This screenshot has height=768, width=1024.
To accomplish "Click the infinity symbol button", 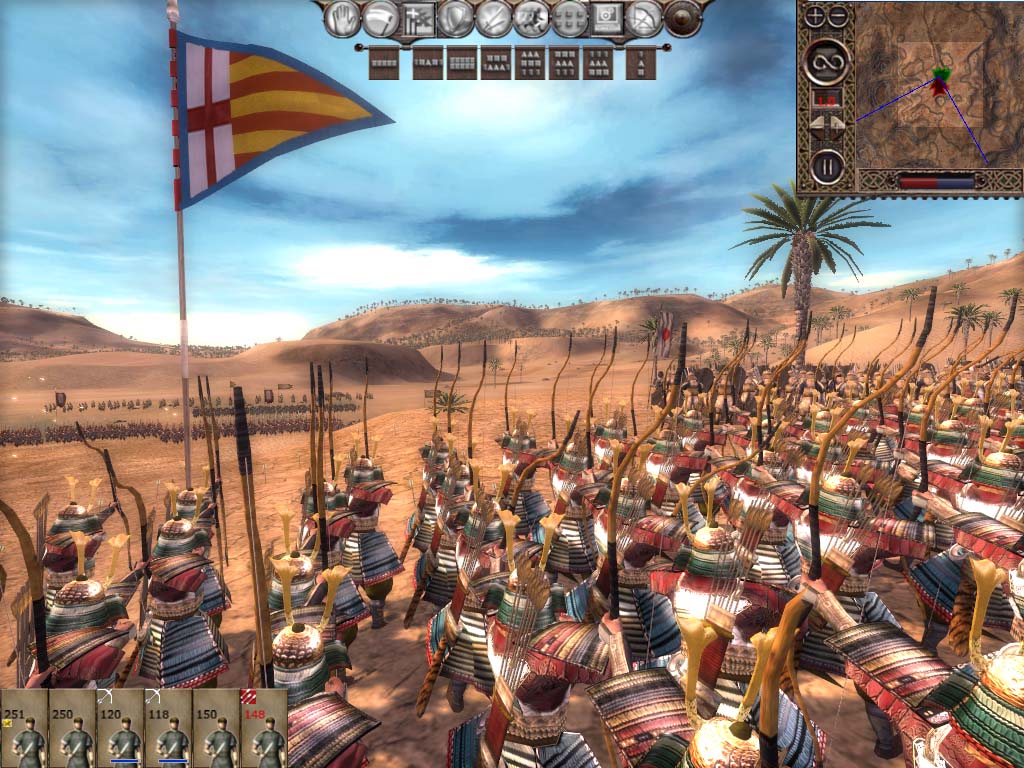I will click(x=827, y=62).
